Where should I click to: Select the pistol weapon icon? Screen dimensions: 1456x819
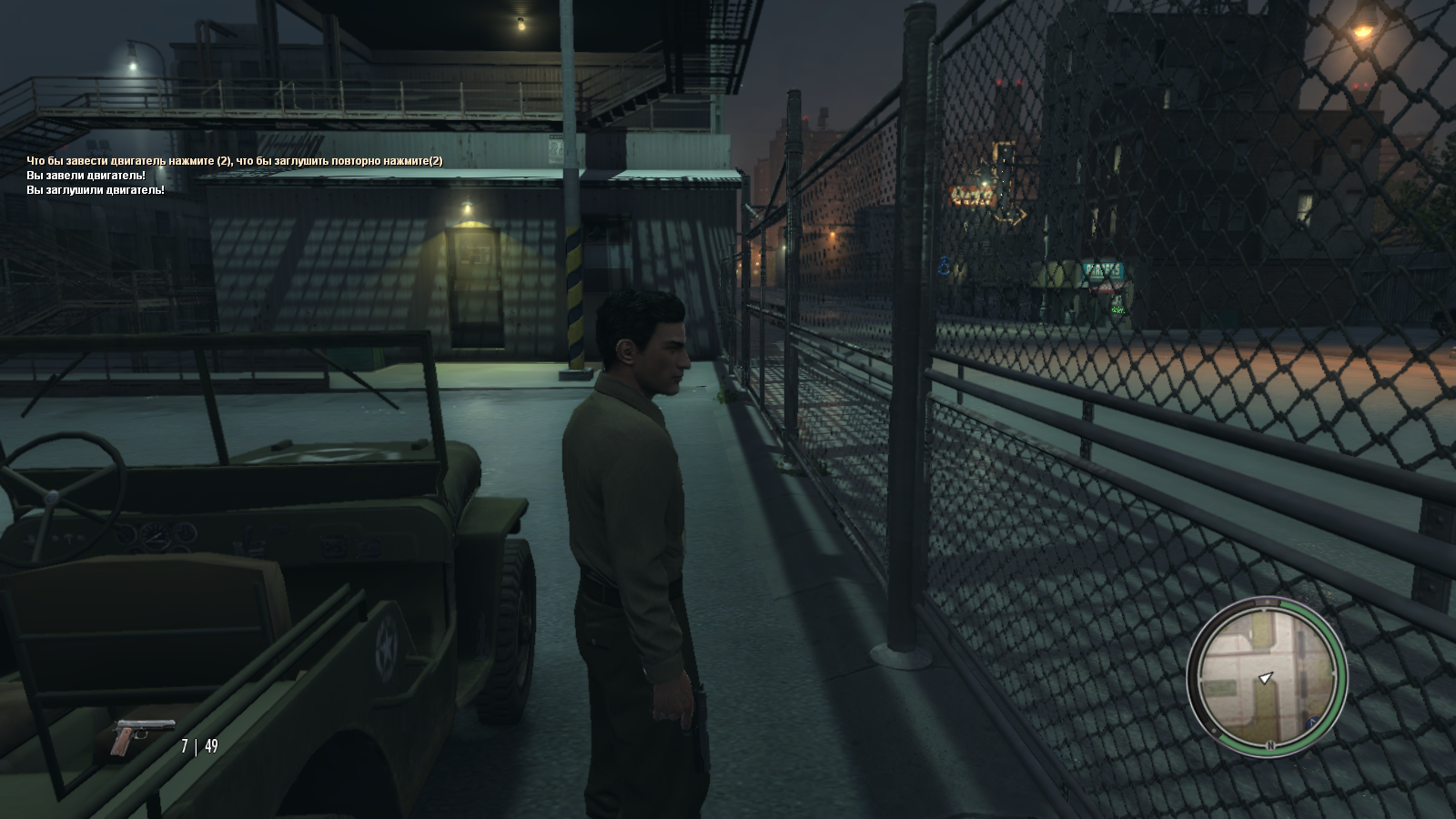click(x=139, y=736)
